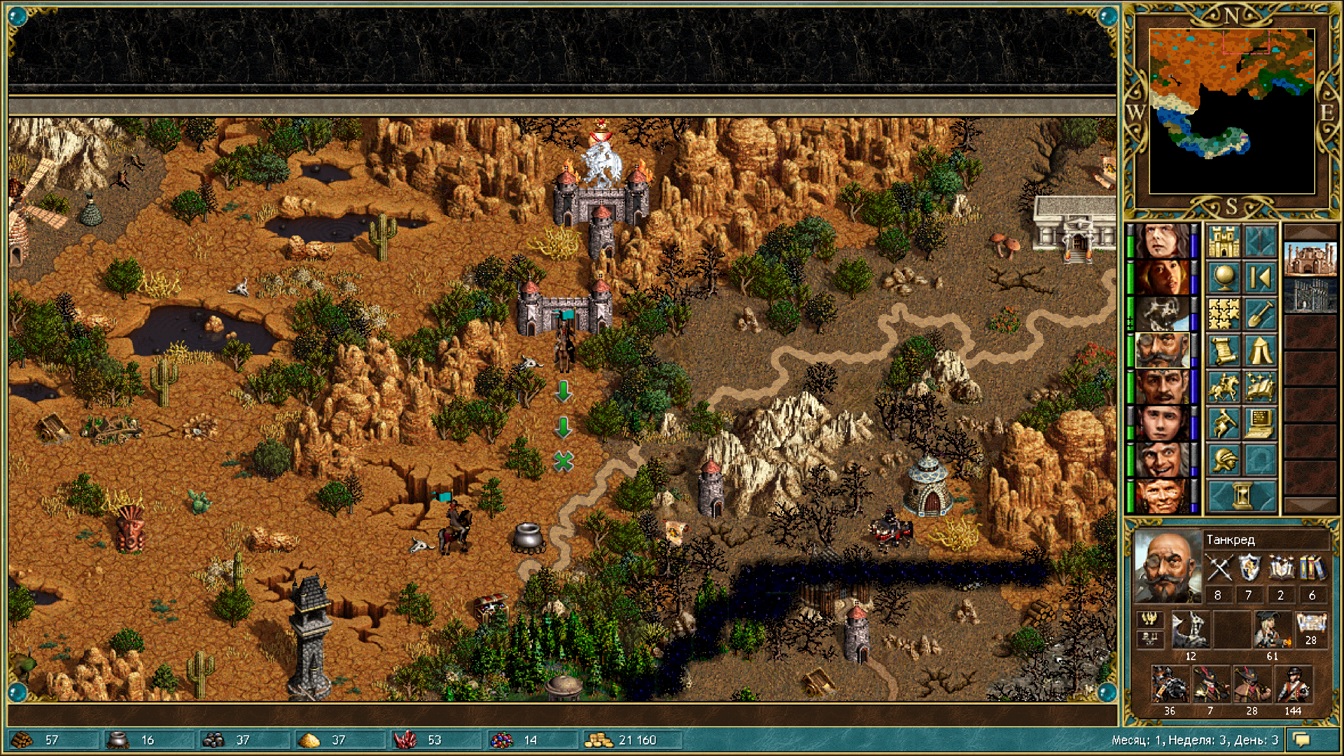Open the quest log scroll button

(1224, 350)
